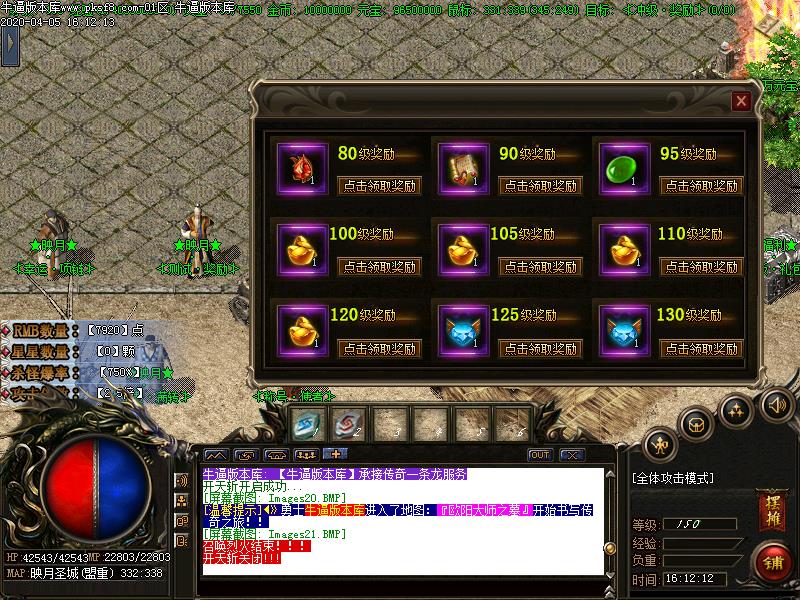Claim the level 120 reward

pos(379,348)
